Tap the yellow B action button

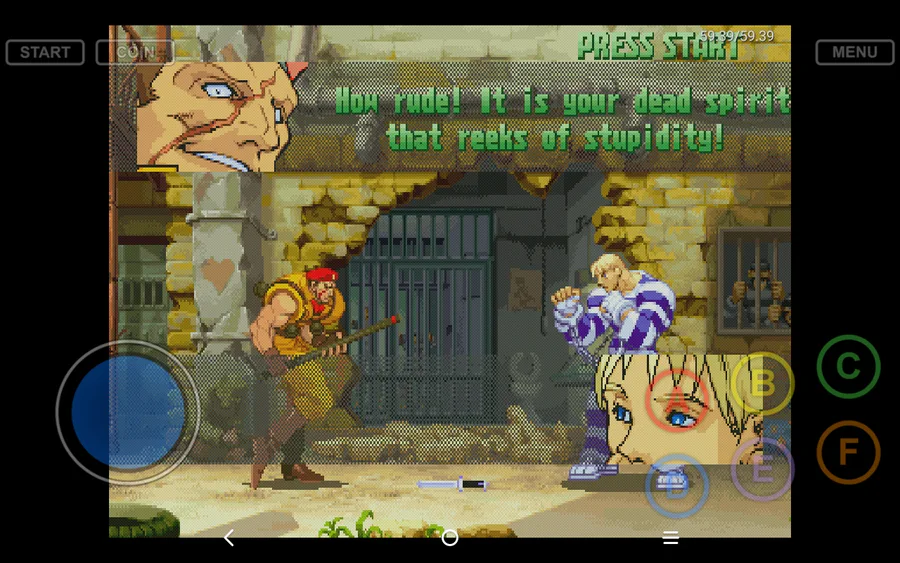coord(762,383)
